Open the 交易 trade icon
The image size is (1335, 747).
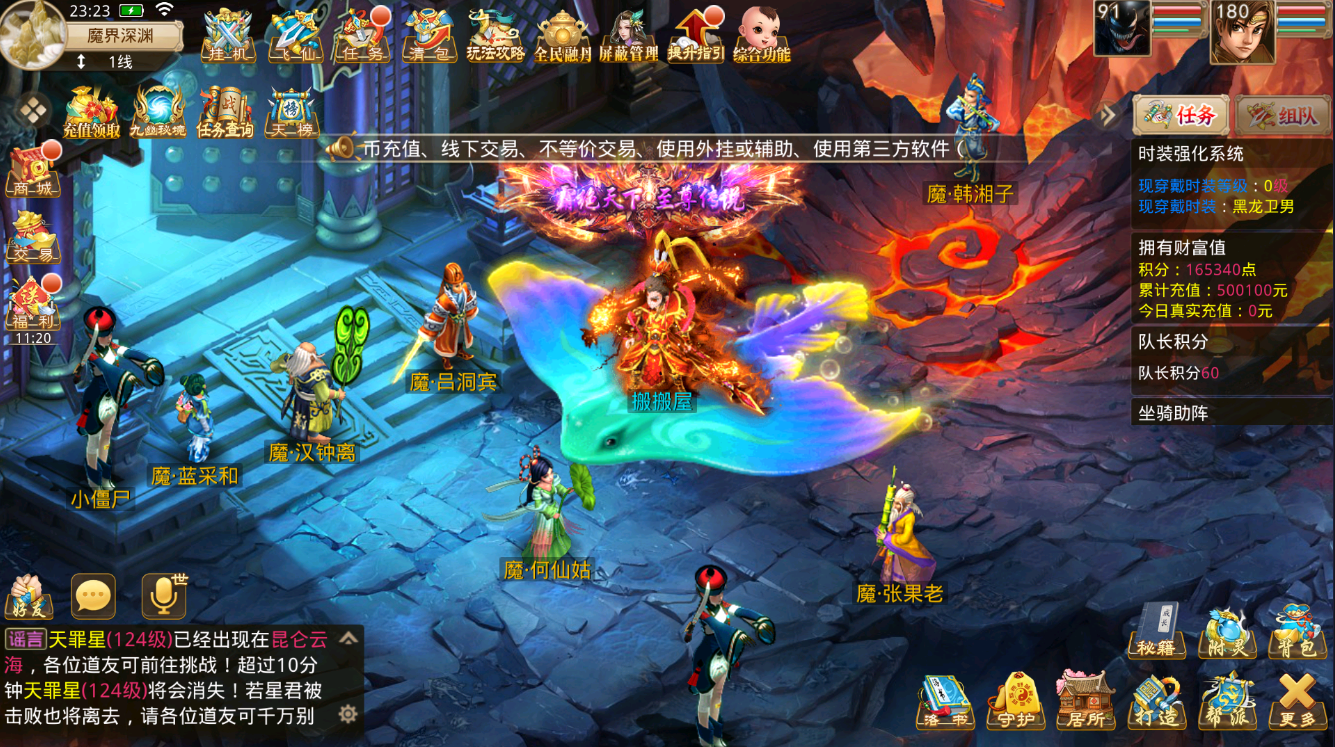coord(33,236)
